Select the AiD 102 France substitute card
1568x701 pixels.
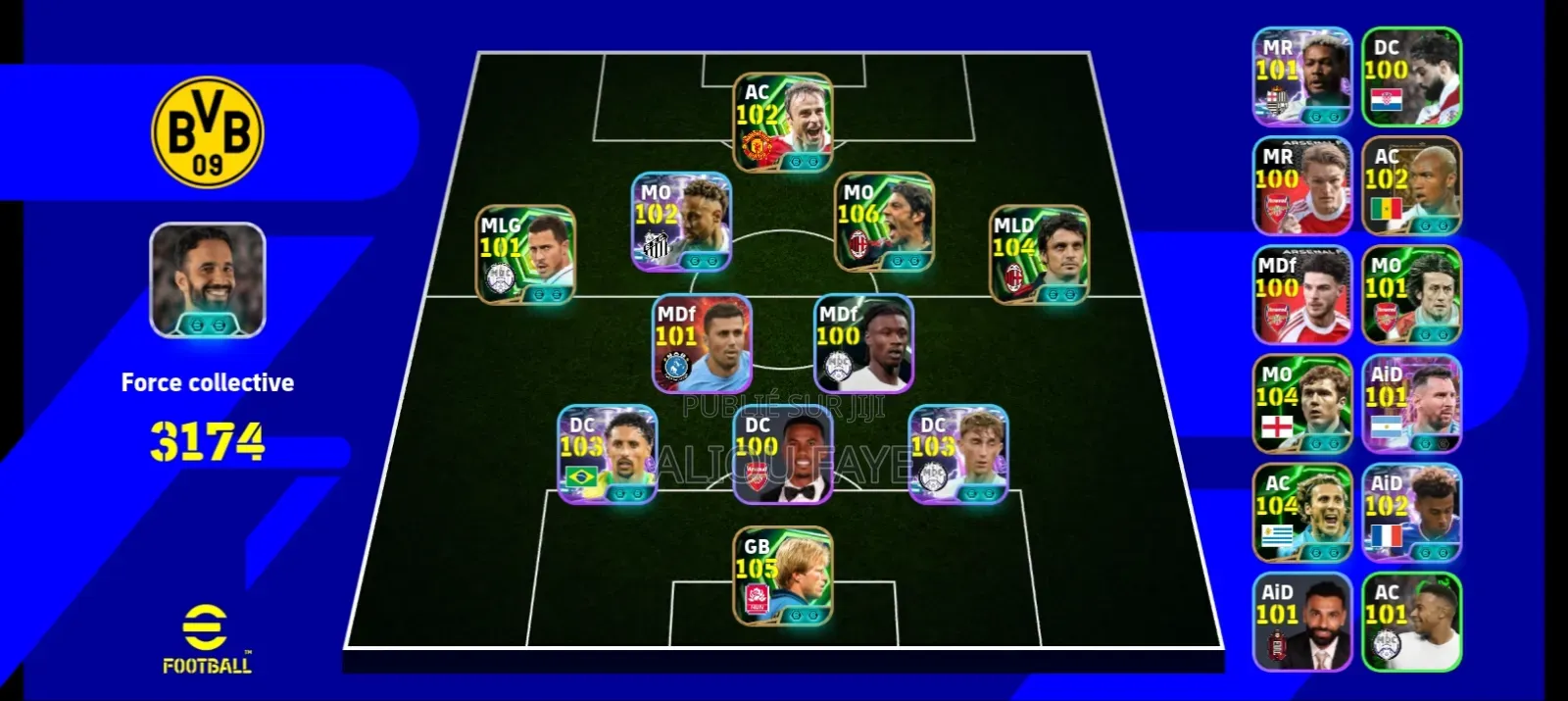1411,513
